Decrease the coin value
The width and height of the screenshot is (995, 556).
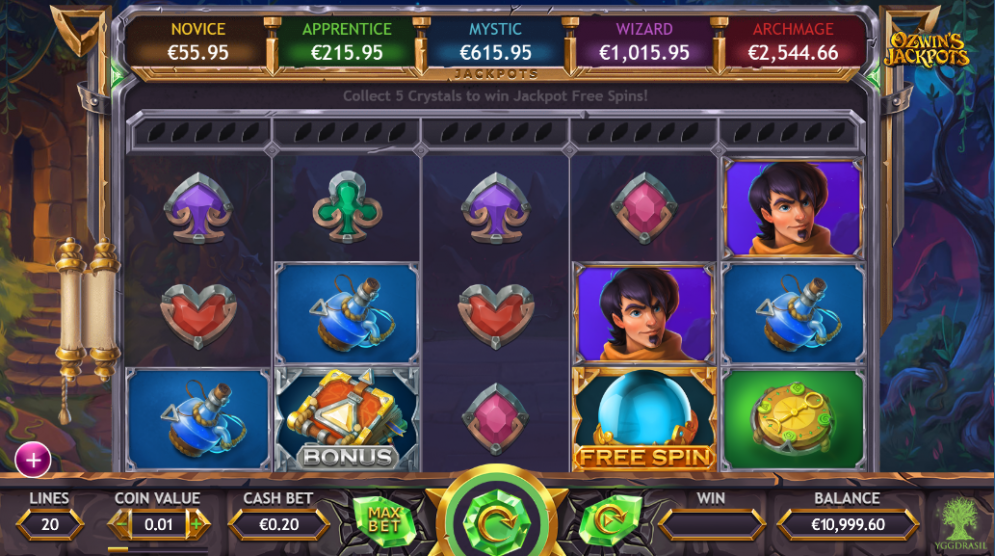click(121, 523)
